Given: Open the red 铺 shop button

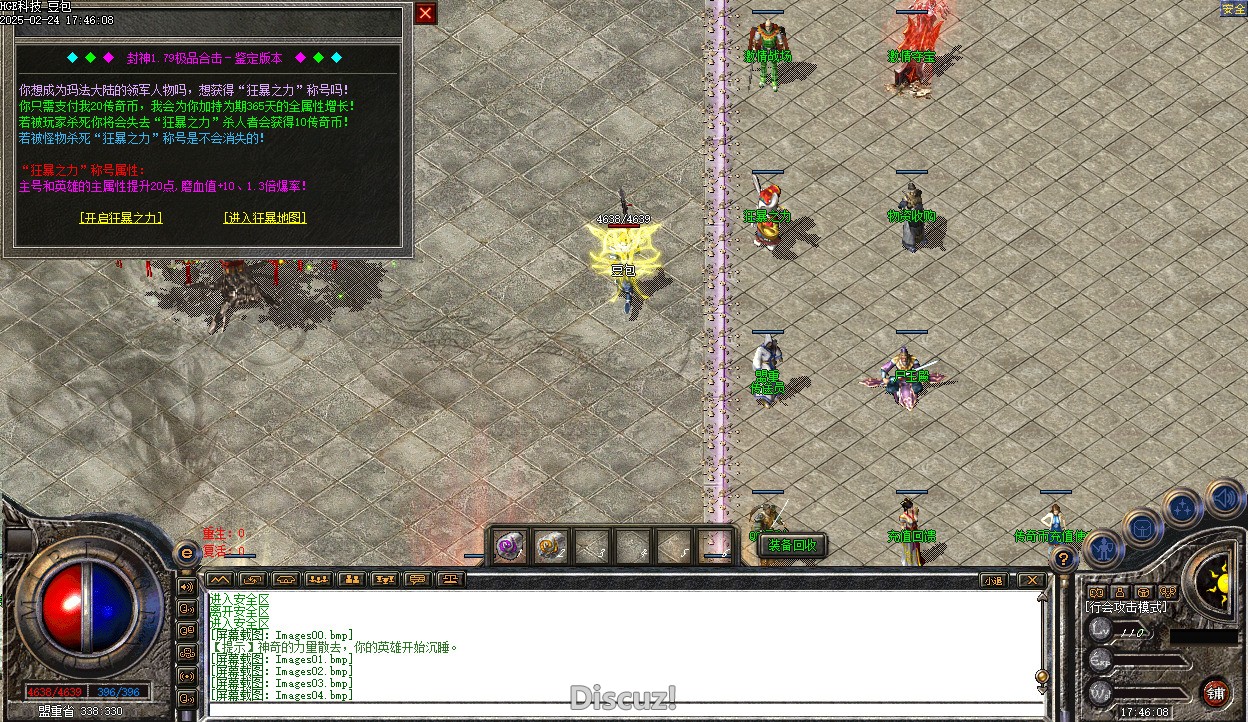Looking at the screenshot, I should pyautogui.click(x=1216, y=693).
